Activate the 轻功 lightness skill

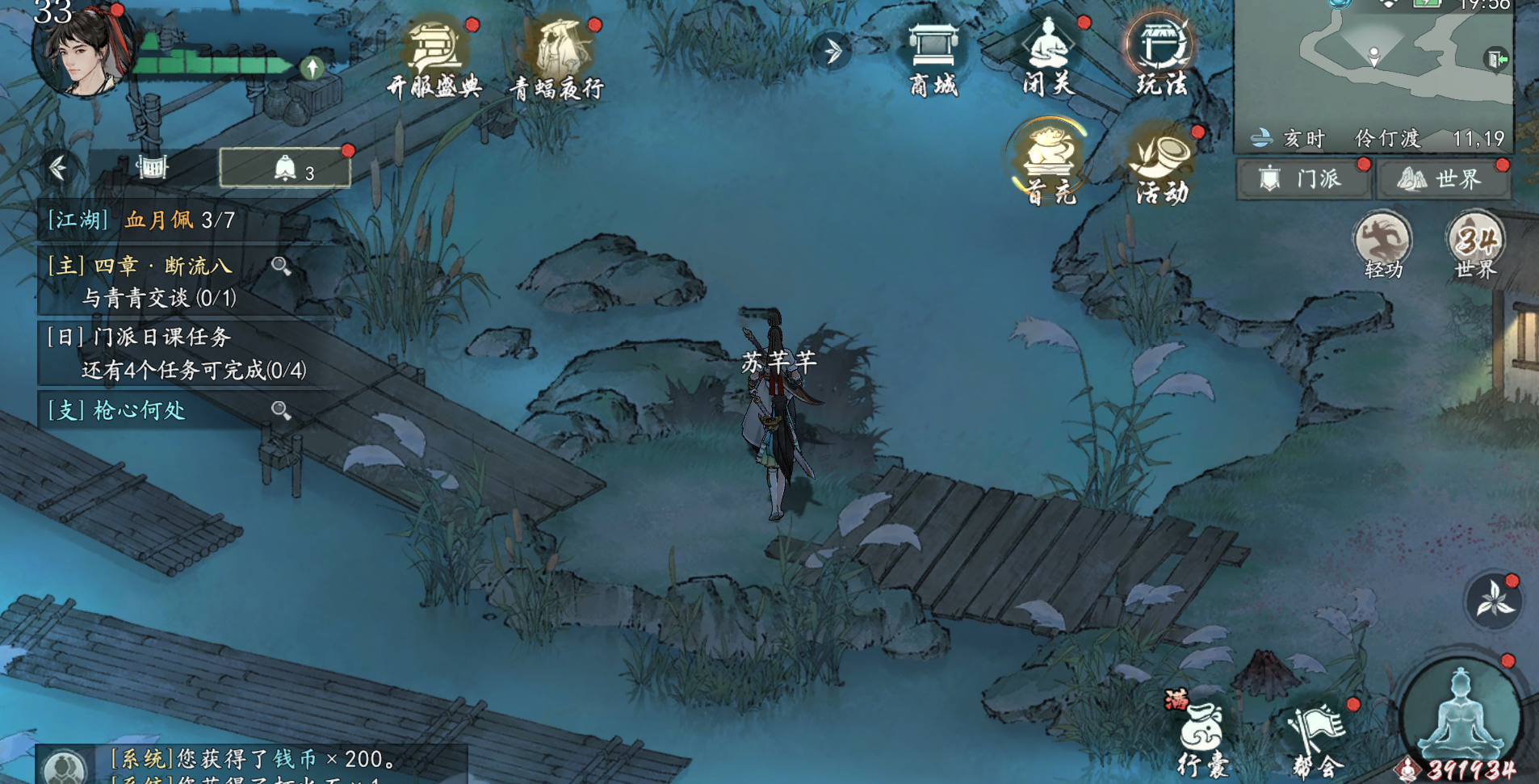(x=1382, y=244)
